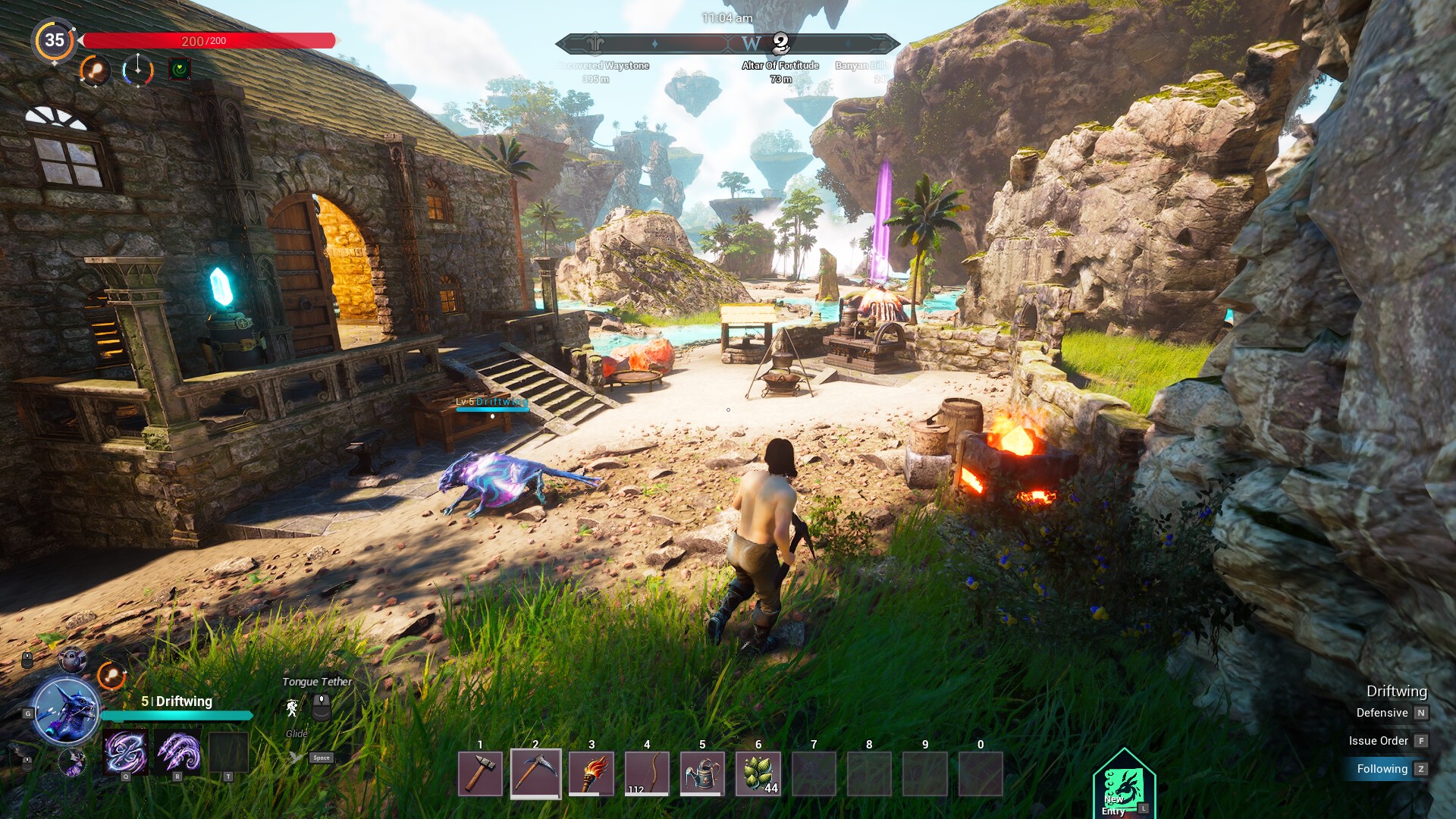Equip the torch from the hotbar

click(591, 773)
